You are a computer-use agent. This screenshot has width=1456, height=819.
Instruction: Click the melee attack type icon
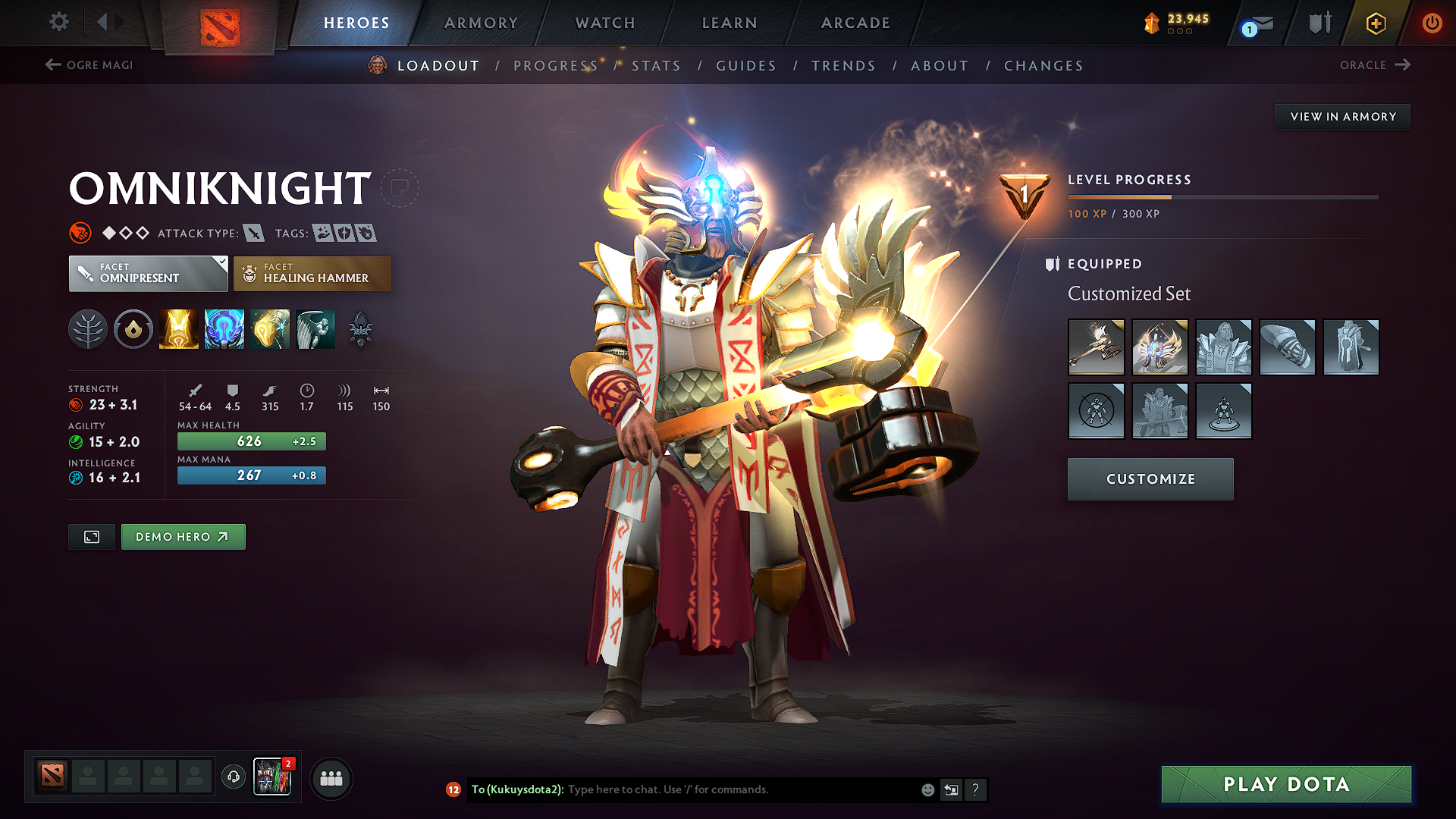(x=253, y=233)
